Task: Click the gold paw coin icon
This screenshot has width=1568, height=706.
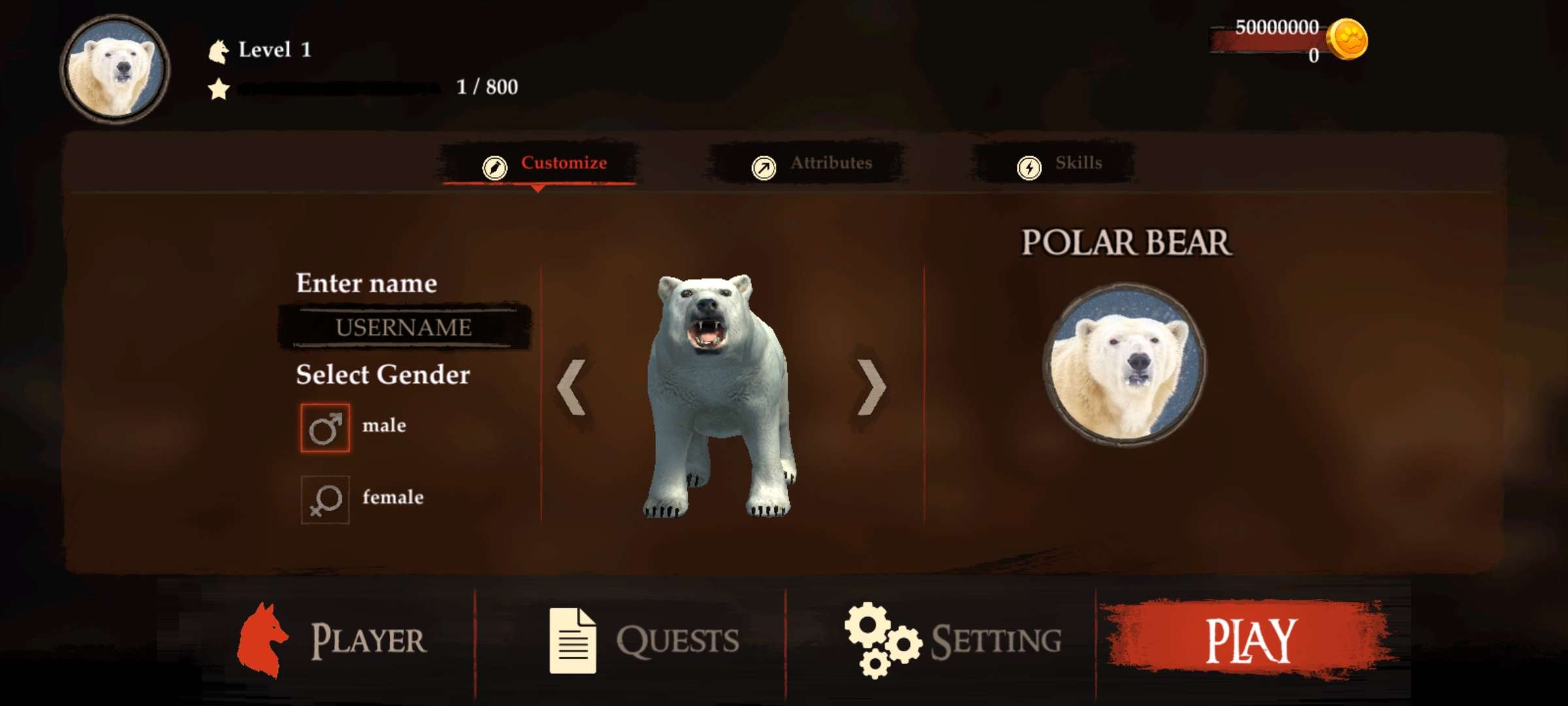Action: pos(1347,40)
